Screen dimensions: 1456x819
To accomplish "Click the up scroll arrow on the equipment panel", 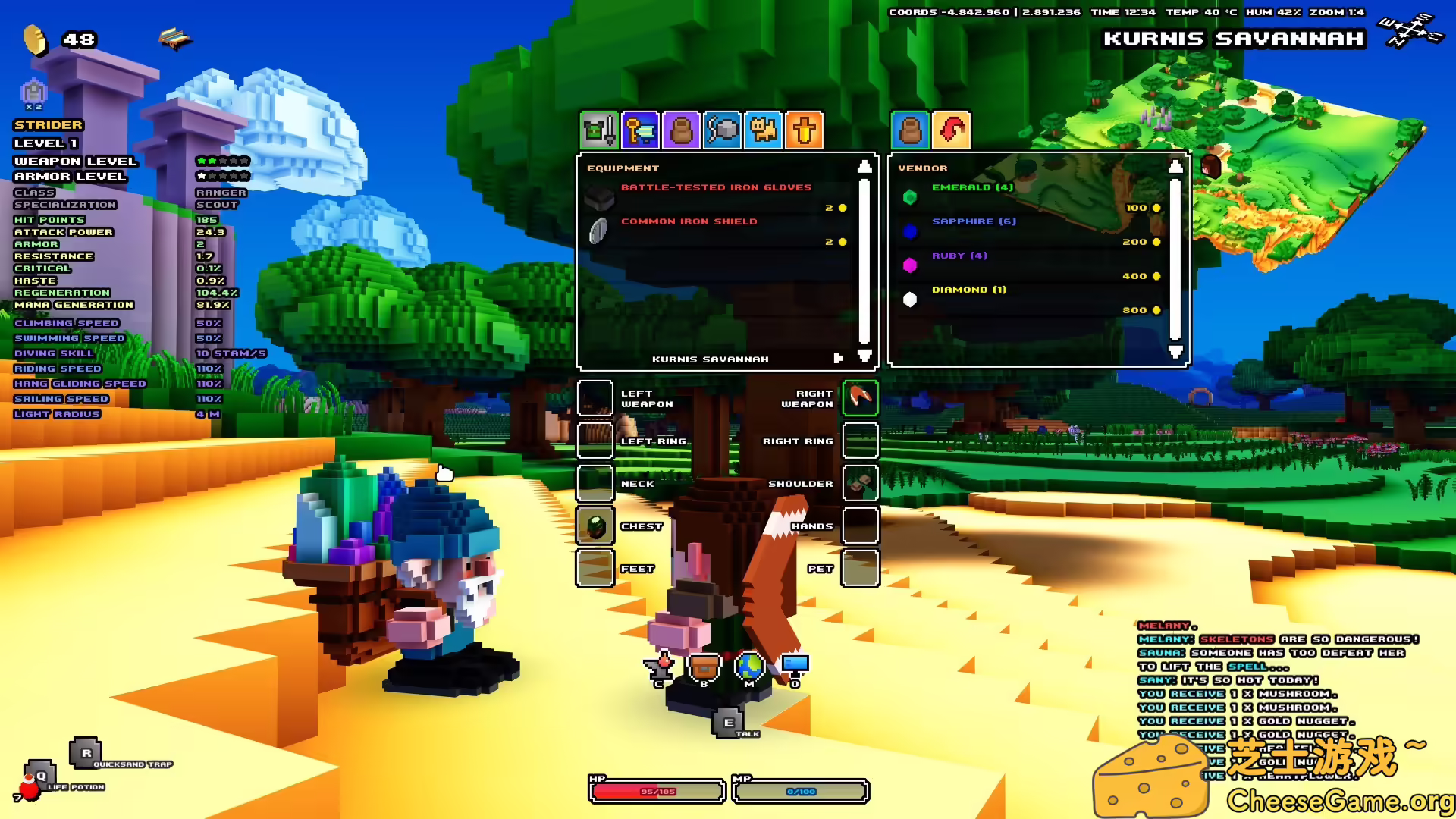I will pos(864,168).
